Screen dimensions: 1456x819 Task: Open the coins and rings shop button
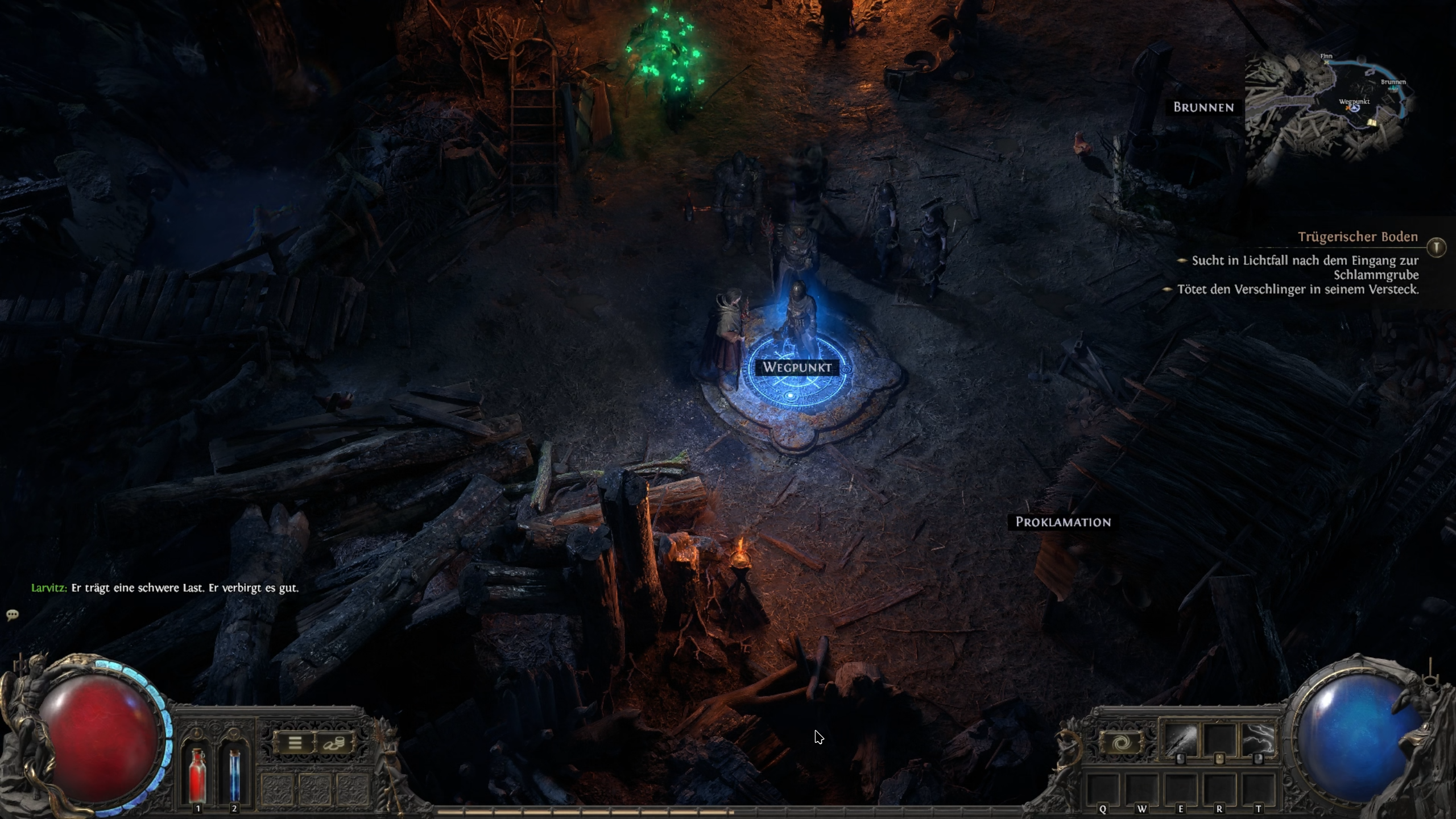pos(334,743)
